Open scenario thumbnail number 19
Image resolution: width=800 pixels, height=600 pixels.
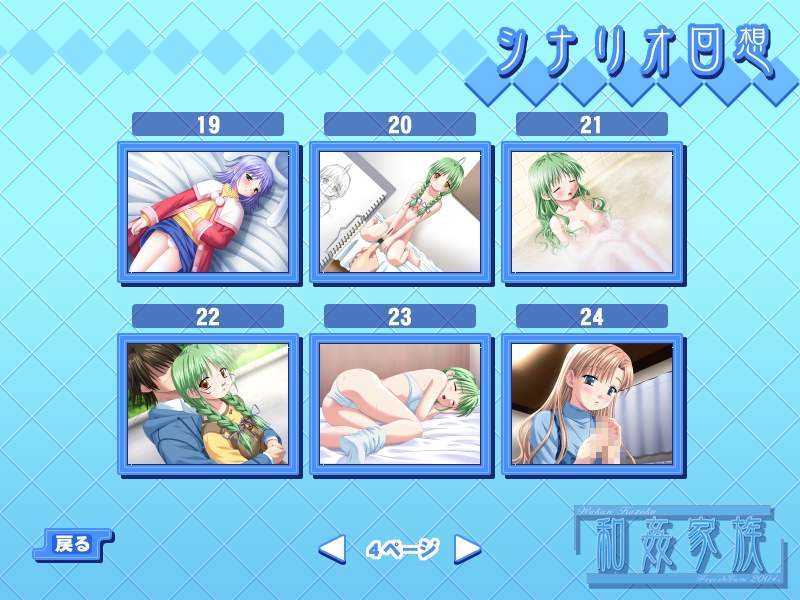pyautogui.click(x=208, y=212)
